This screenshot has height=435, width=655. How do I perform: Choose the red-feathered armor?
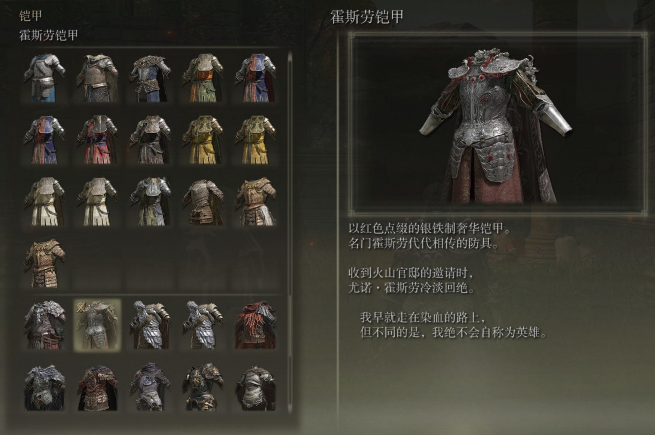tap(255, 325)
